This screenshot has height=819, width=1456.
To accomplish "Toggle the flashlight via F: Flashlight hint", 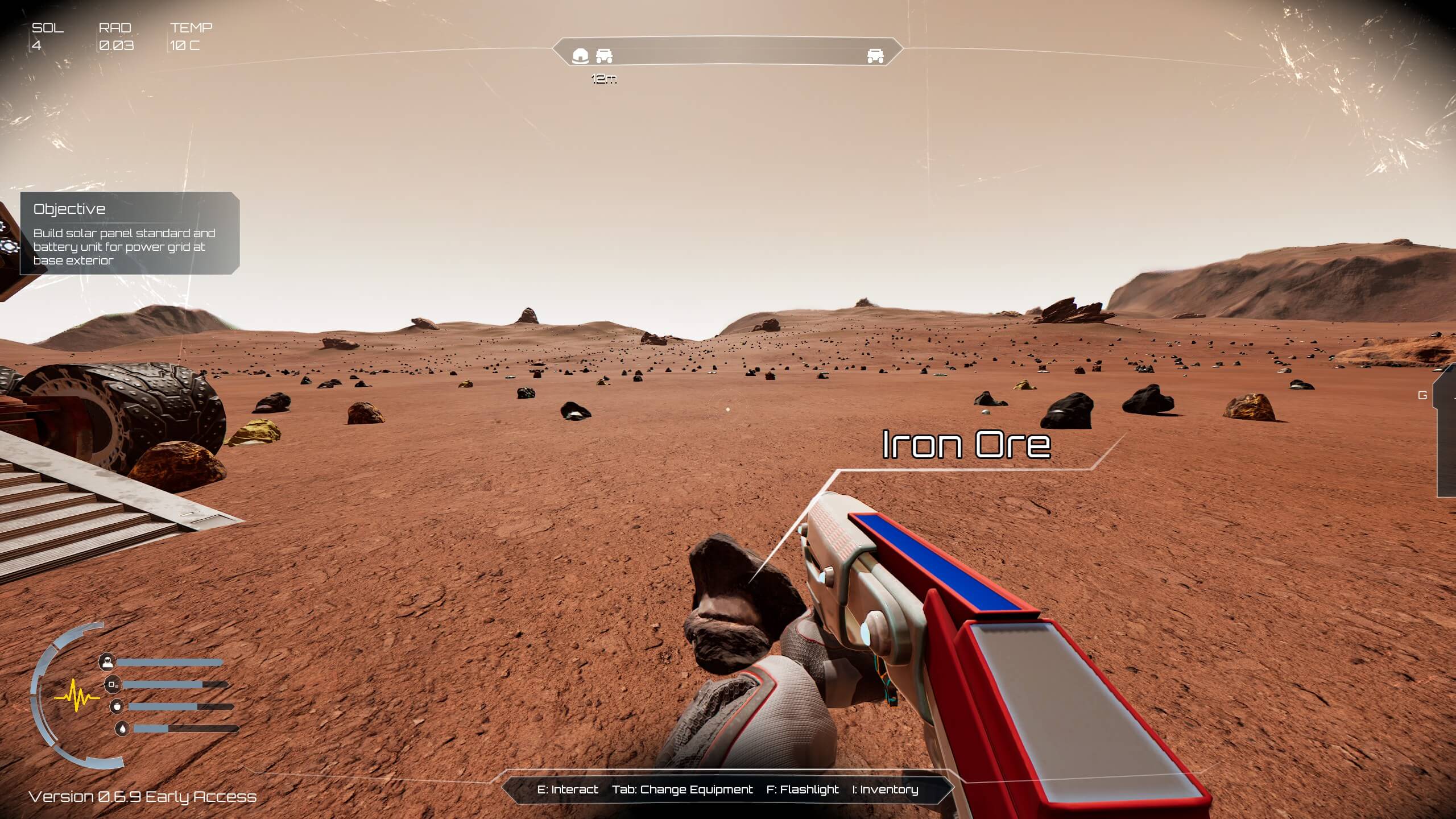I will (803, 789).
